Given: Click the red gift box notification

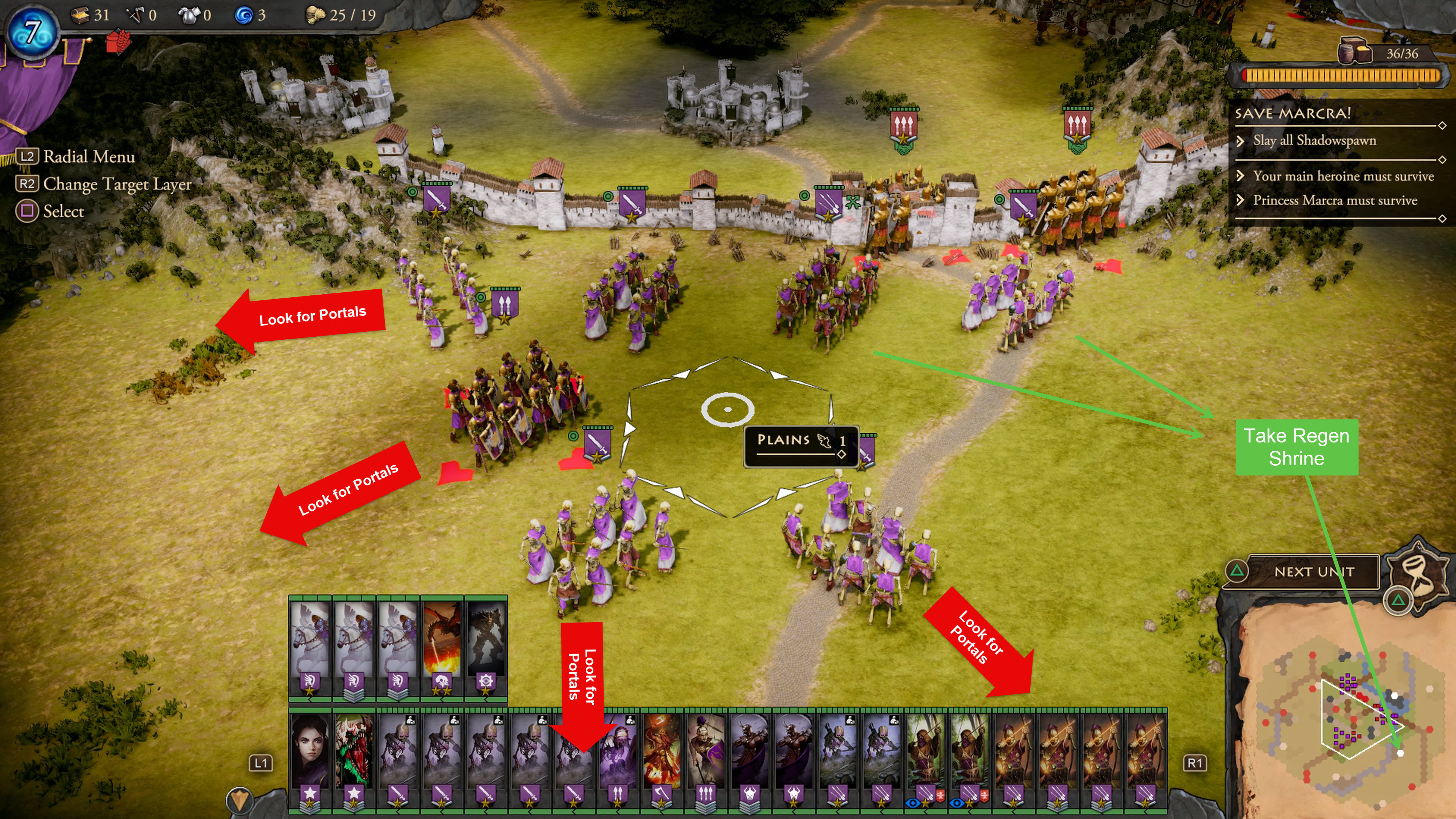Looking at the screenshot, I should click(119, 42).
